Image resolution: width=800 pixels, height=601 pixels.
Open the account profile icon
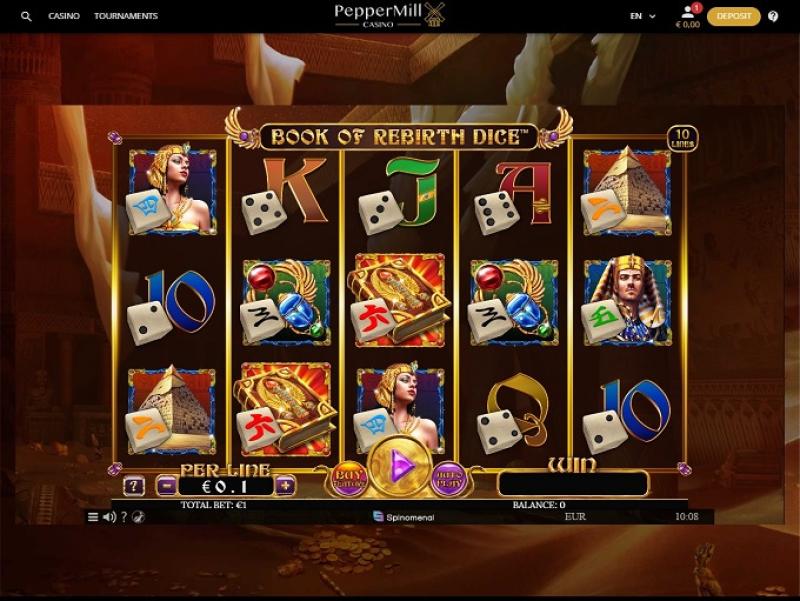[x=688, y=12]
